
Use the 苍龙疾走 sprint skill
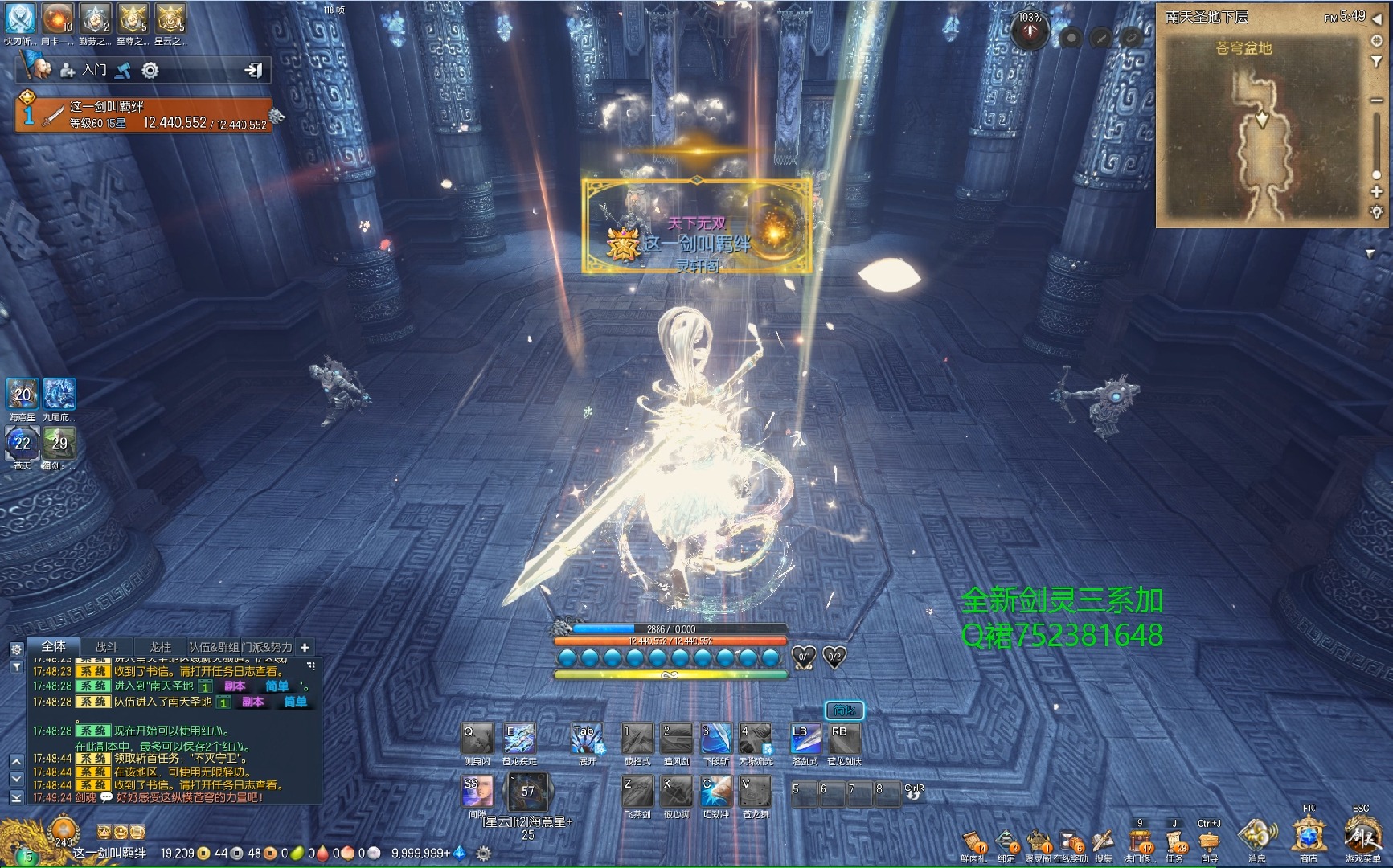[x=519, y=739]
